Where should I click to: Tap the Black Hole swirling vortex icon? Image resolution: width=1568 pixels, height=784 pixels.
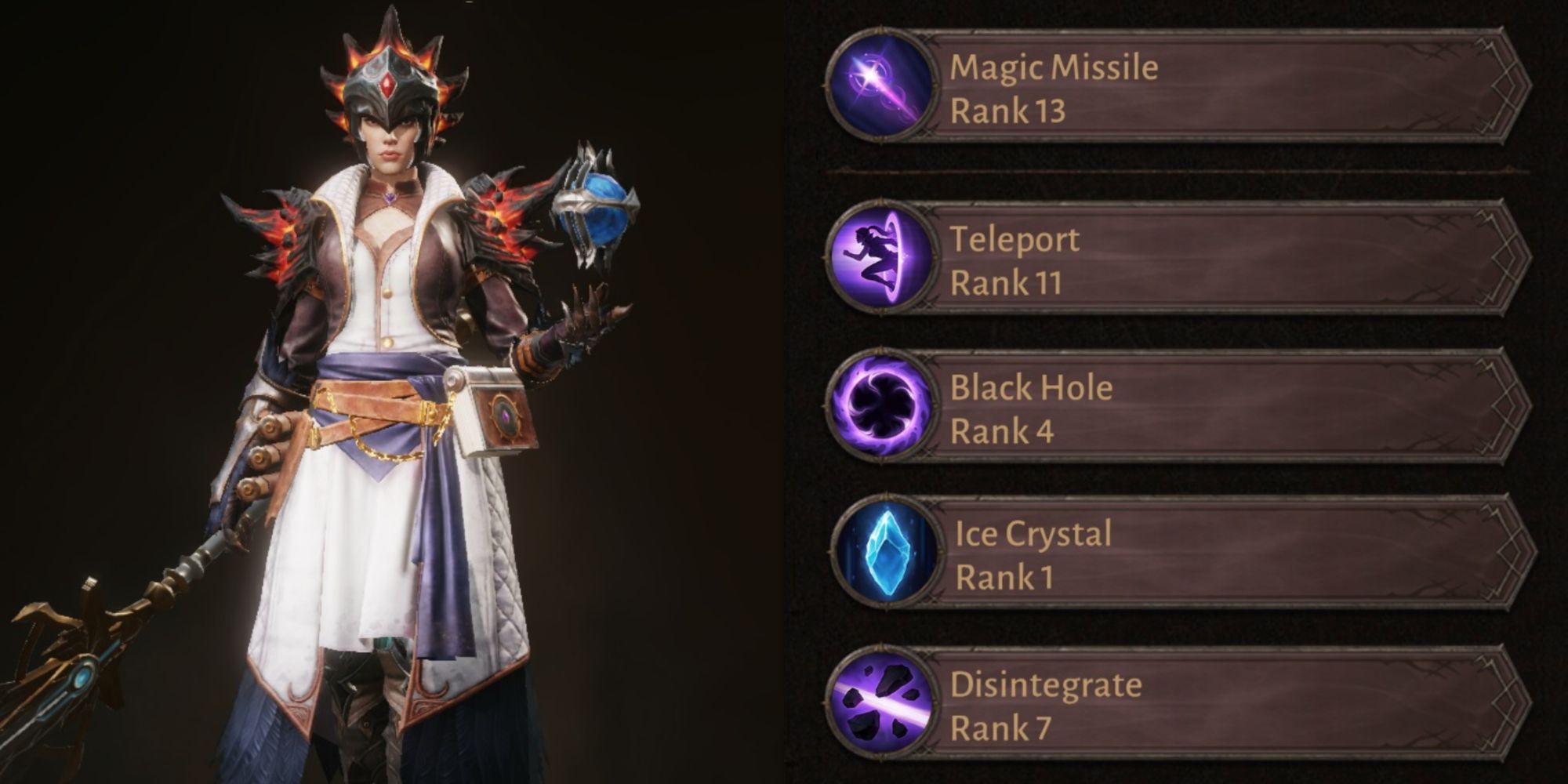tap(881, 406)
